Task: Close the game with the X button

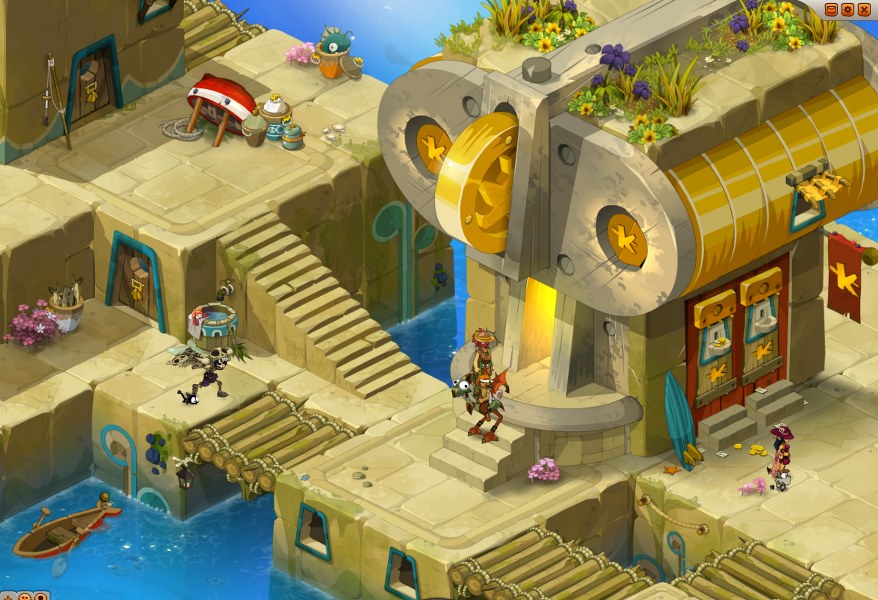Action: (x=864, y=9)
